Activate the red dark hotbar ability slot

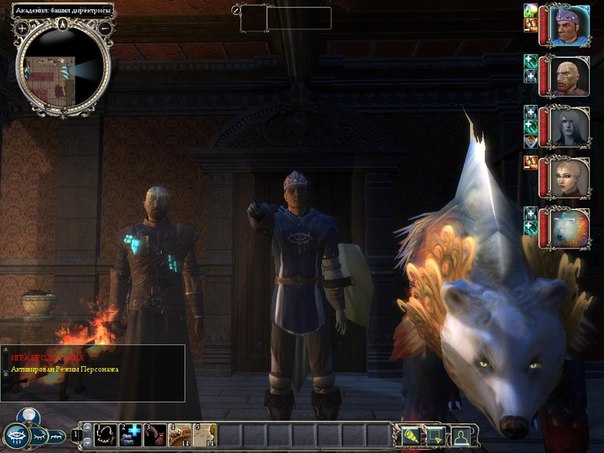click(155, 435)
